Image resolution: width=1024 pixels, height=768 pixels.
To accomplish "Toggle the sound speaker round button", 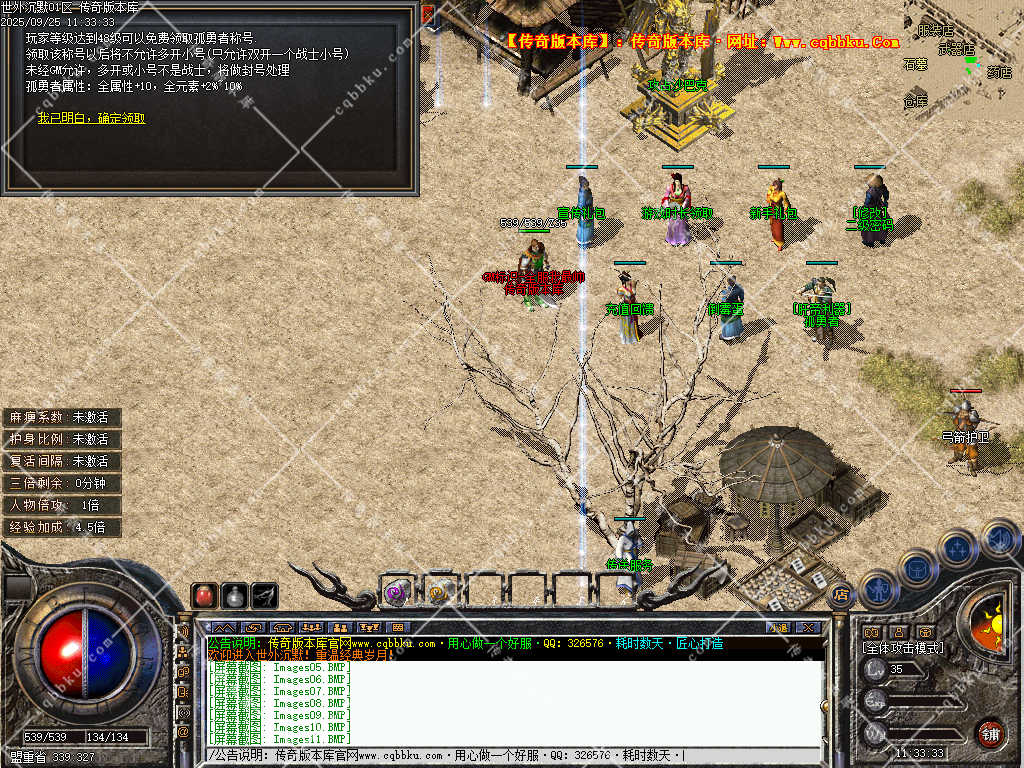I will (x=999, y=538).
